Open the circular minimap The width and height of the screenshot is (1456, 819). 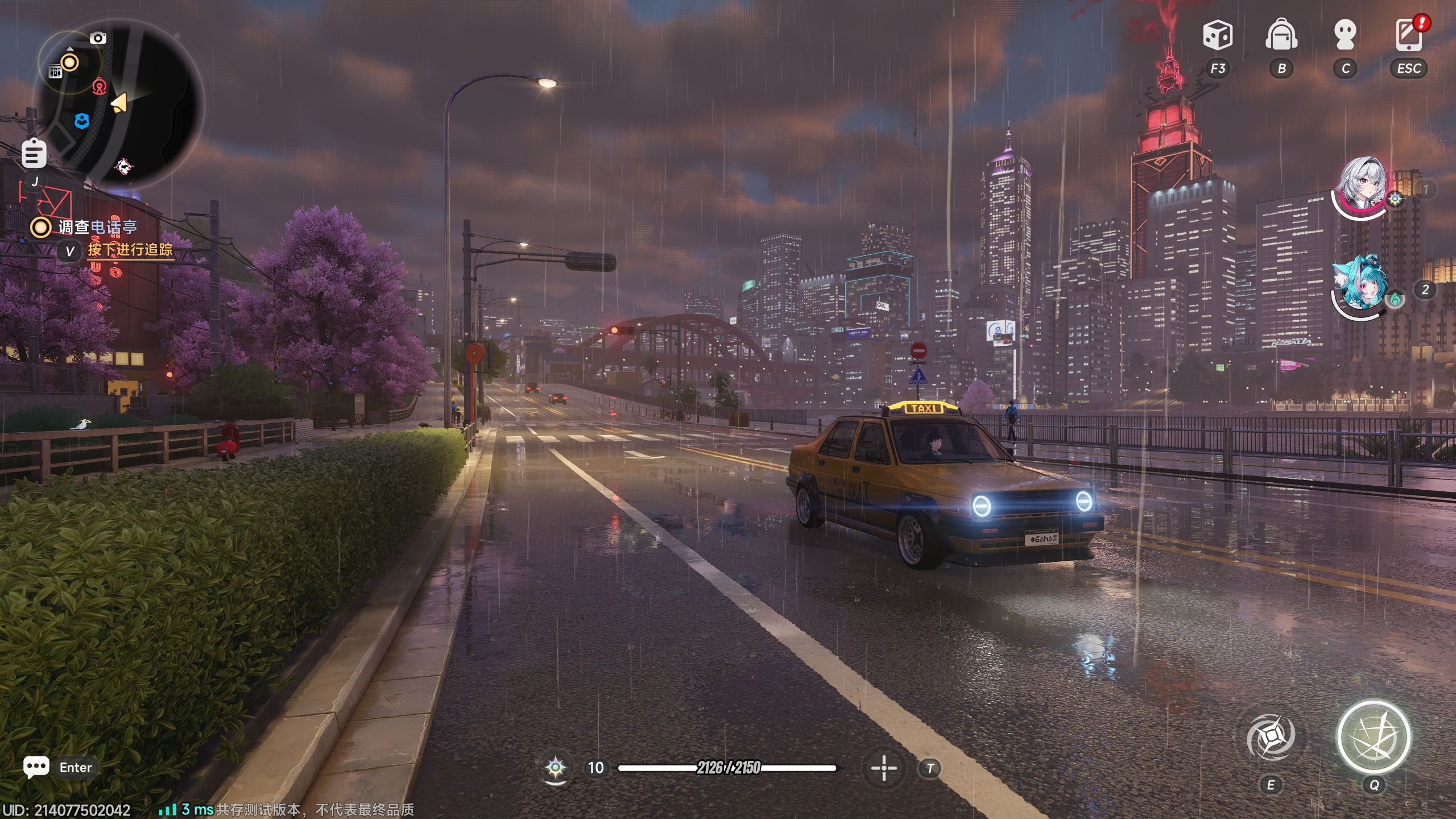coord(119,105)
